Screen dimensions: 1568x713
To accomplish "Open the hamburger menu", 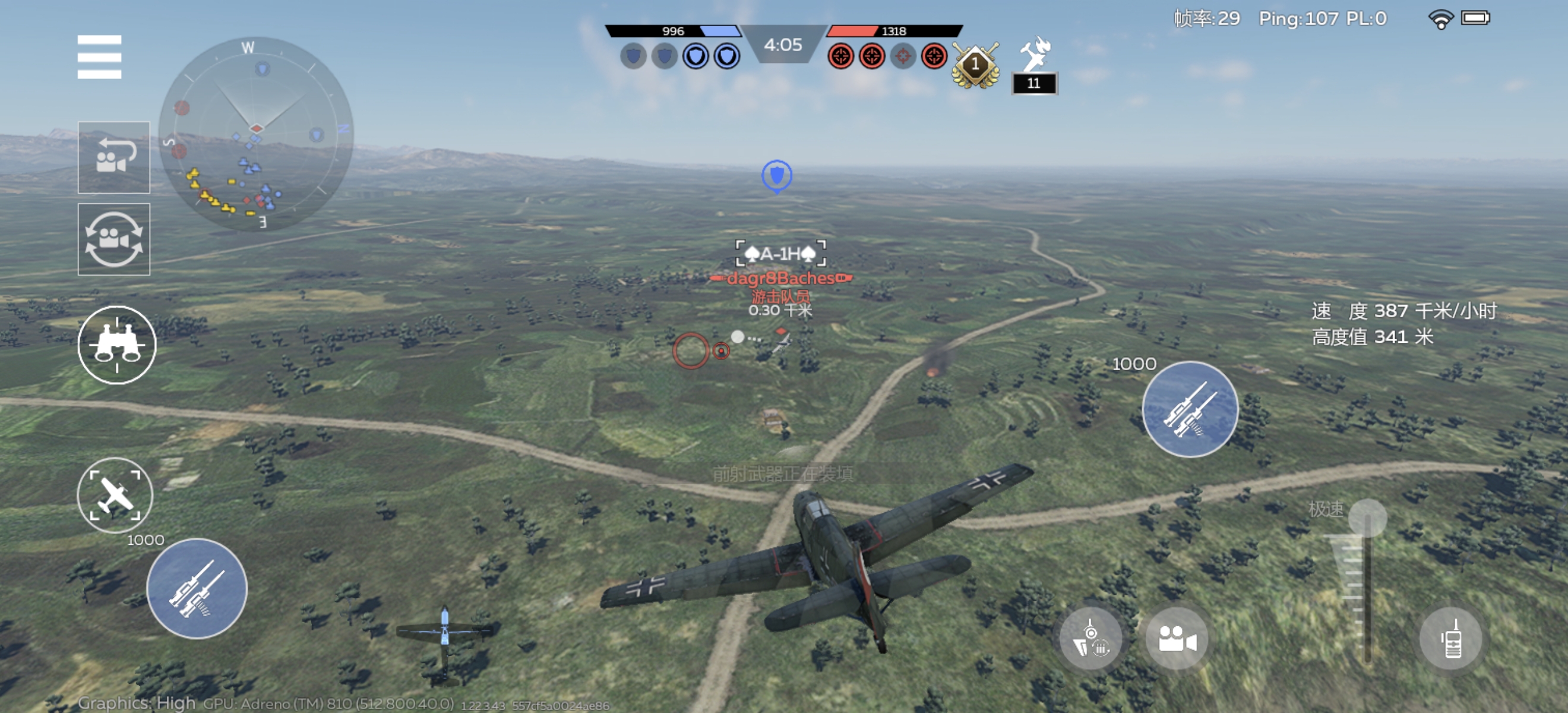I will coord(99,57).
